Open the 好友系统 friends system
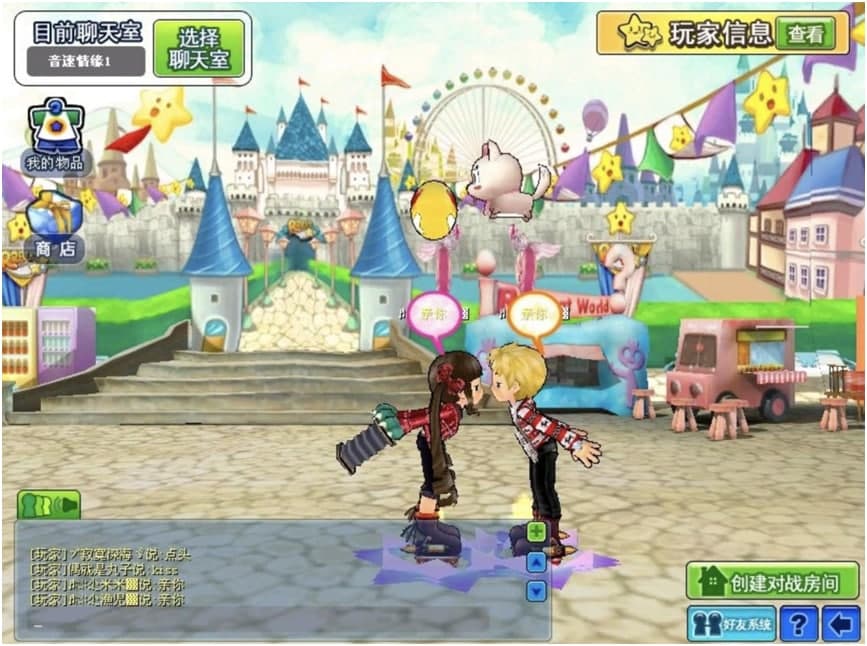Viewport: 867px width, 646px height. pos(731,624)
